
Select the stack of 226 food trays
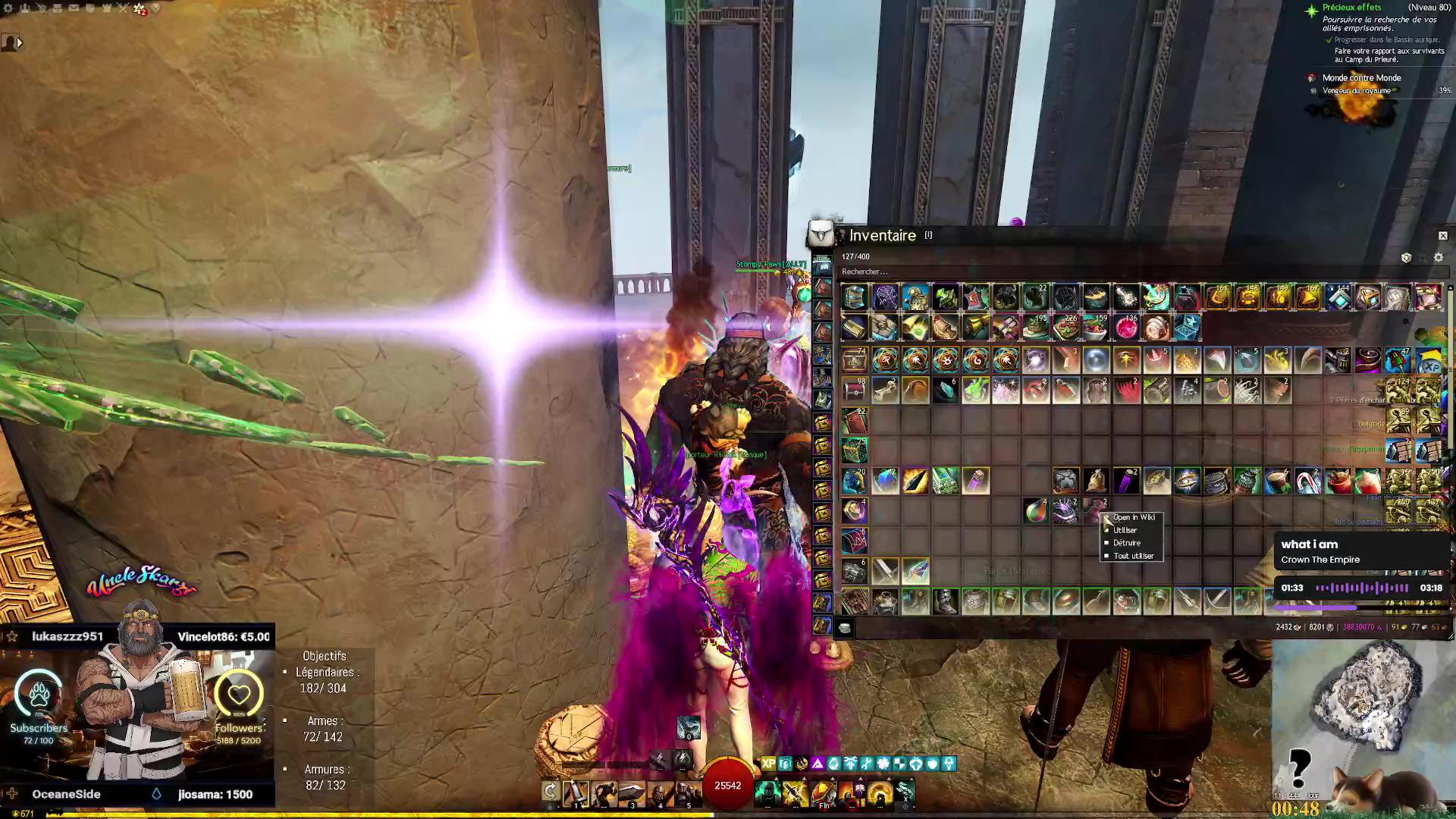coord(1066,328)
